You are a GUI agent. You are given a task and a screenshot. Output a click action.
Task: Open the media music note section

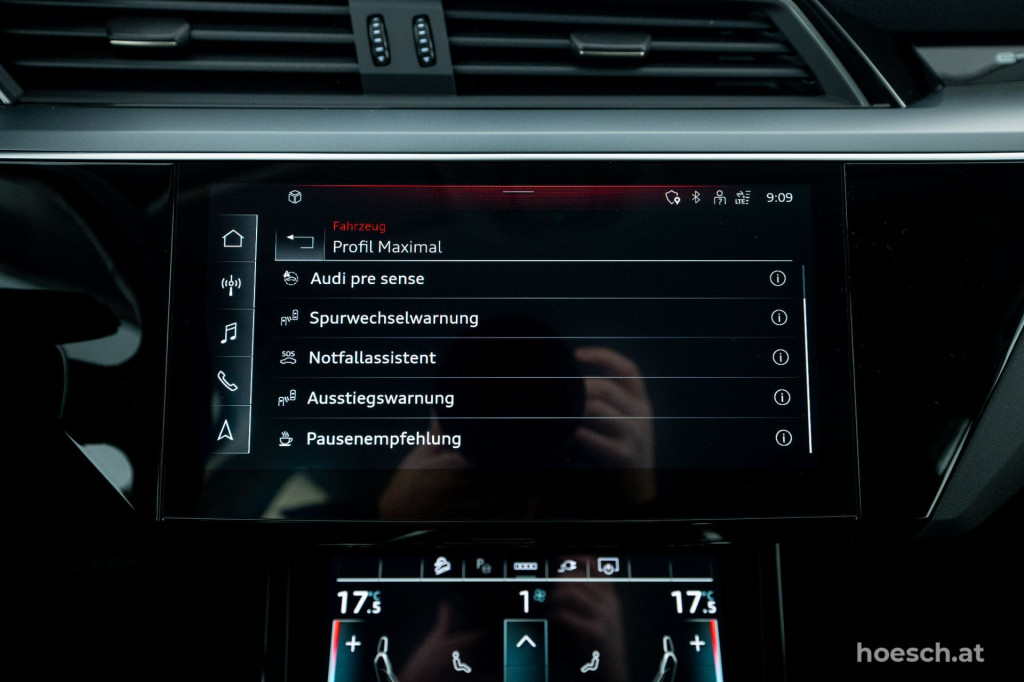tap(229, 333)
